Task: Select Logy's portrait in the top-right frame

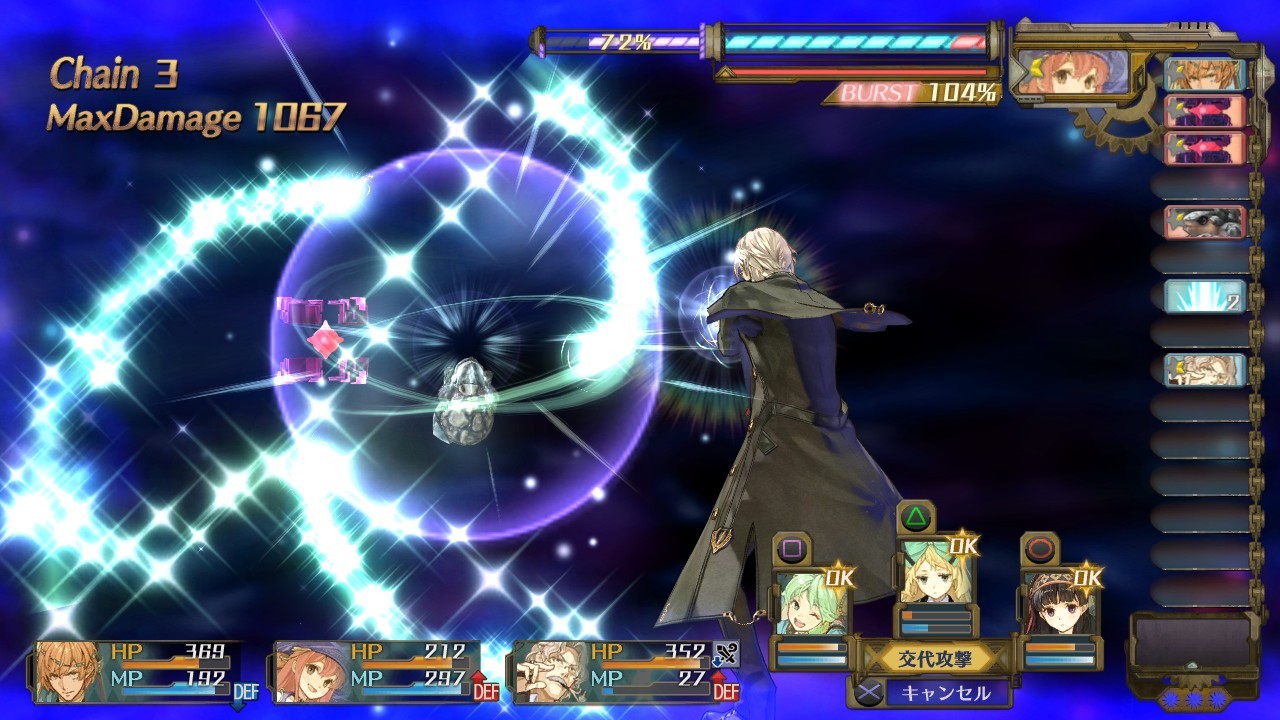Action: coord(1075,70)
